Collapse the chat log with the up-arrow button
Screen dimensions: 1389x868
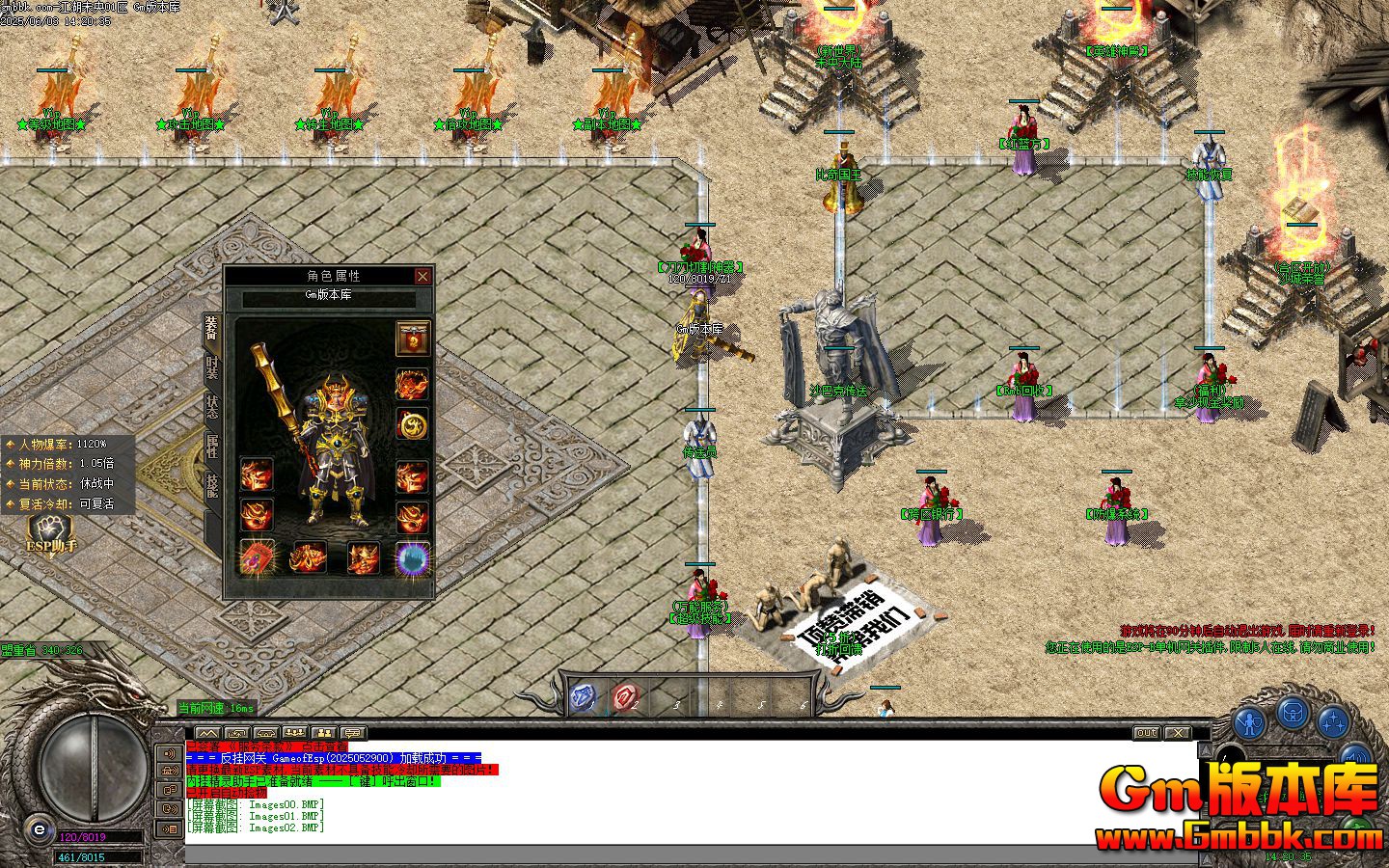coord(207,731)
